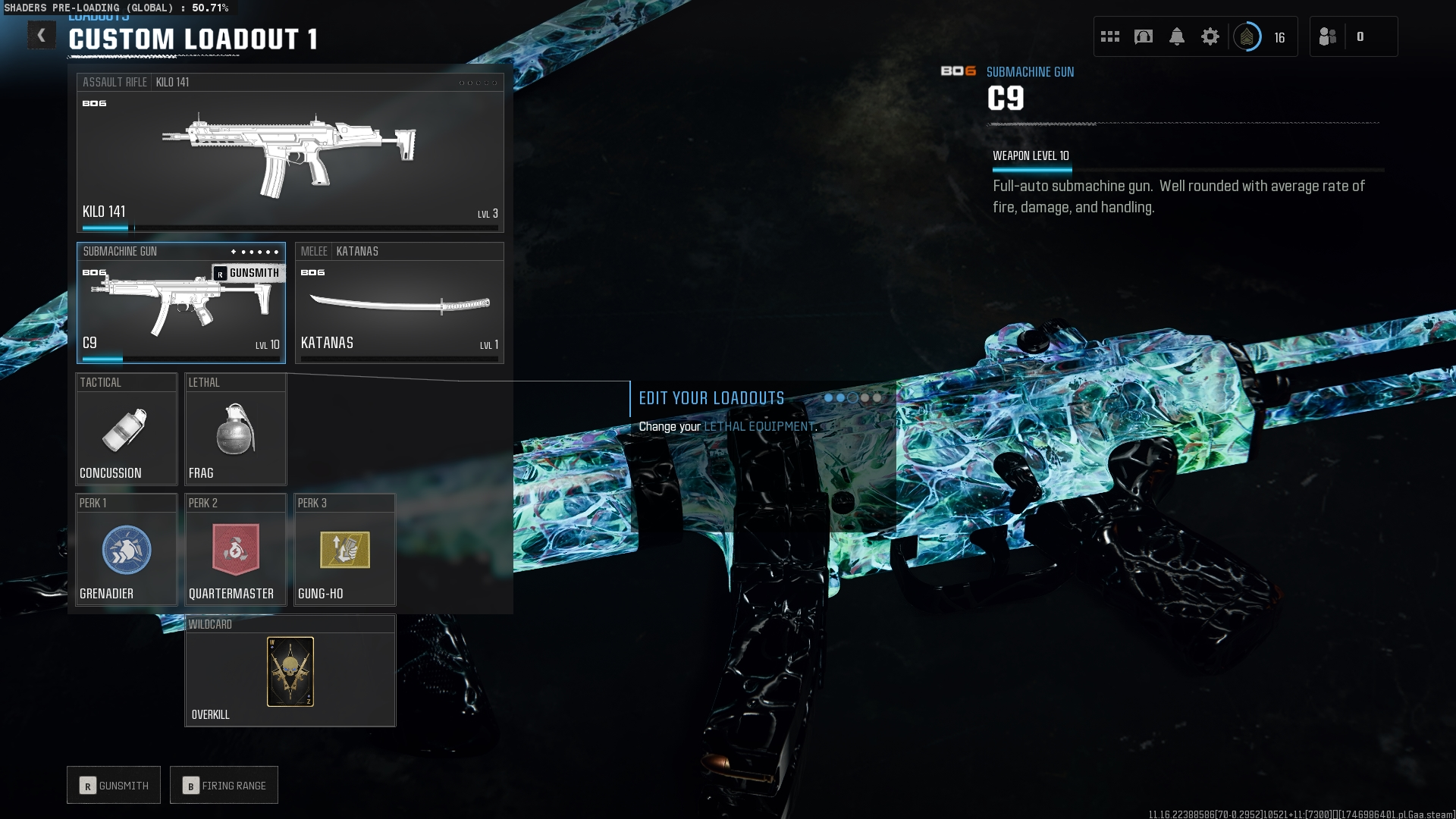
Task: Open the main menu grid icon
Action: [x=1110, y=36]
